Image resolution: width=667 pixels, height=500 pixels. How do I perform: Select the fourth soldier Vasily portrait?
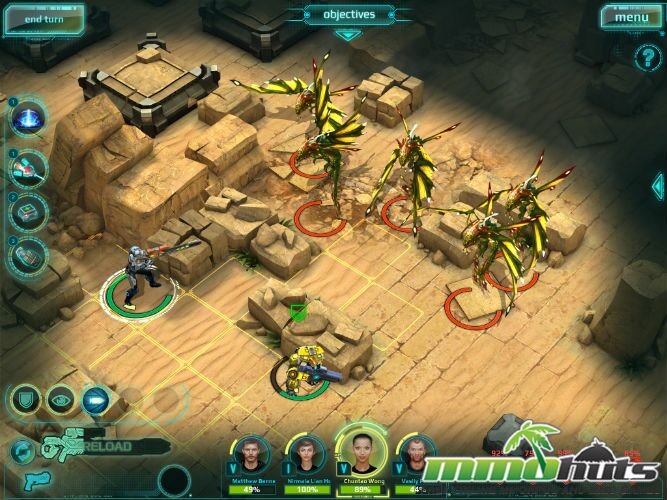413,458
